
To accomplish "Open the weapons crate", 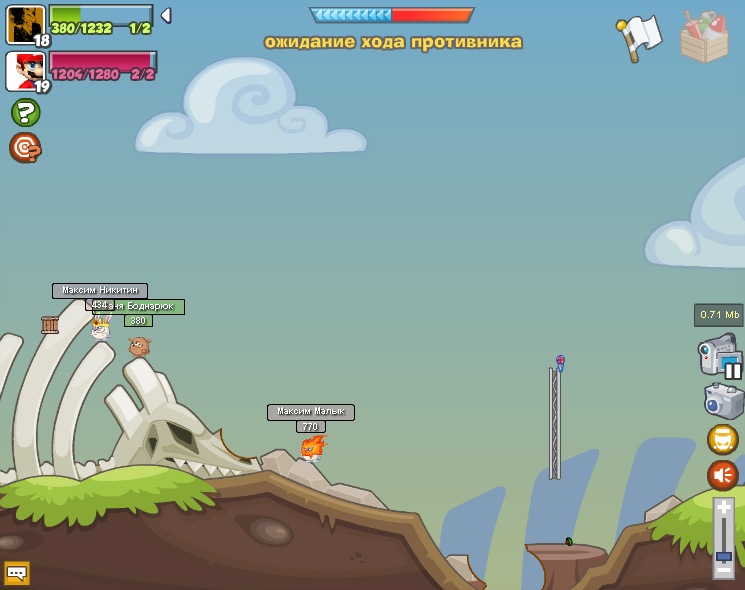I will (x=704, y=38).
